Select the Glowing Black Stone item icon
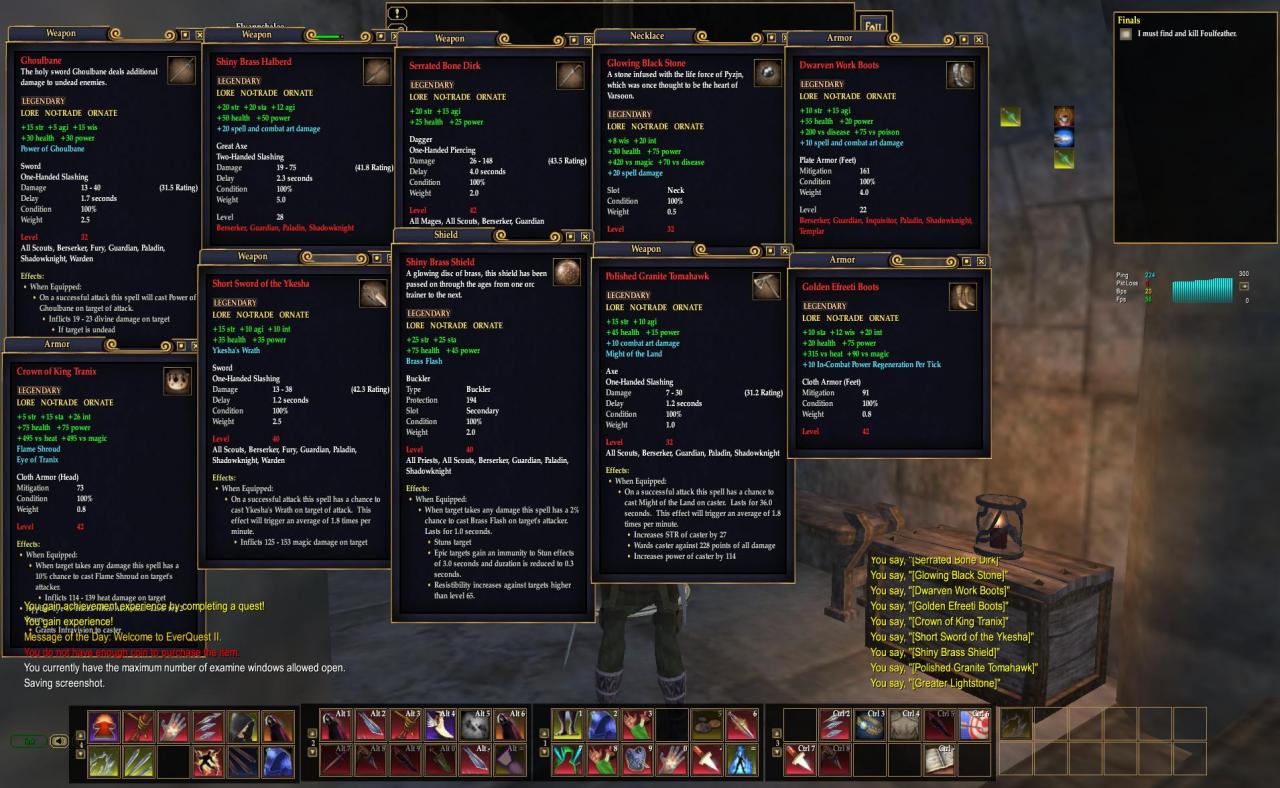 pos(767,73)
